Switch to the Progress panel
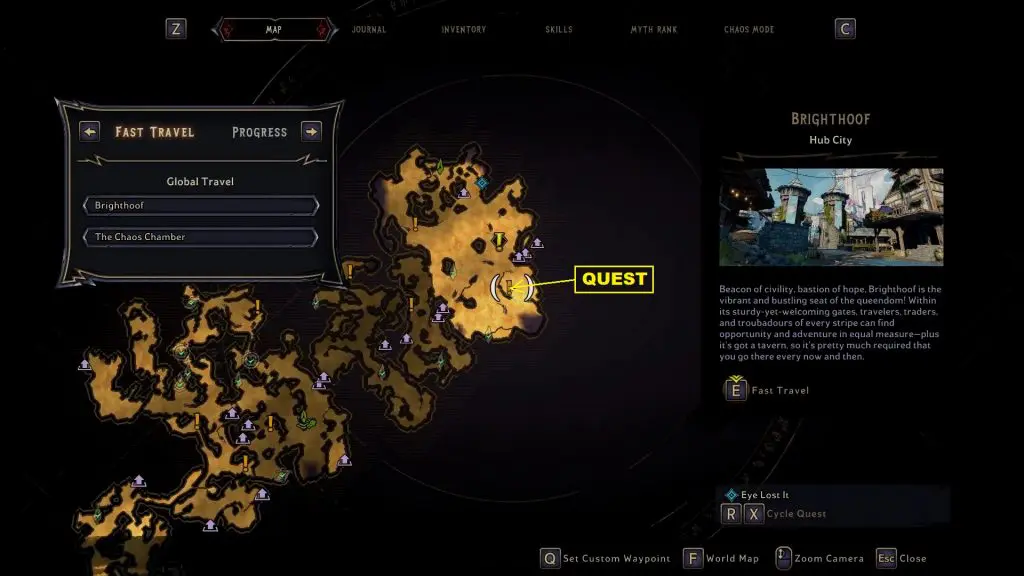 point(259,132)
